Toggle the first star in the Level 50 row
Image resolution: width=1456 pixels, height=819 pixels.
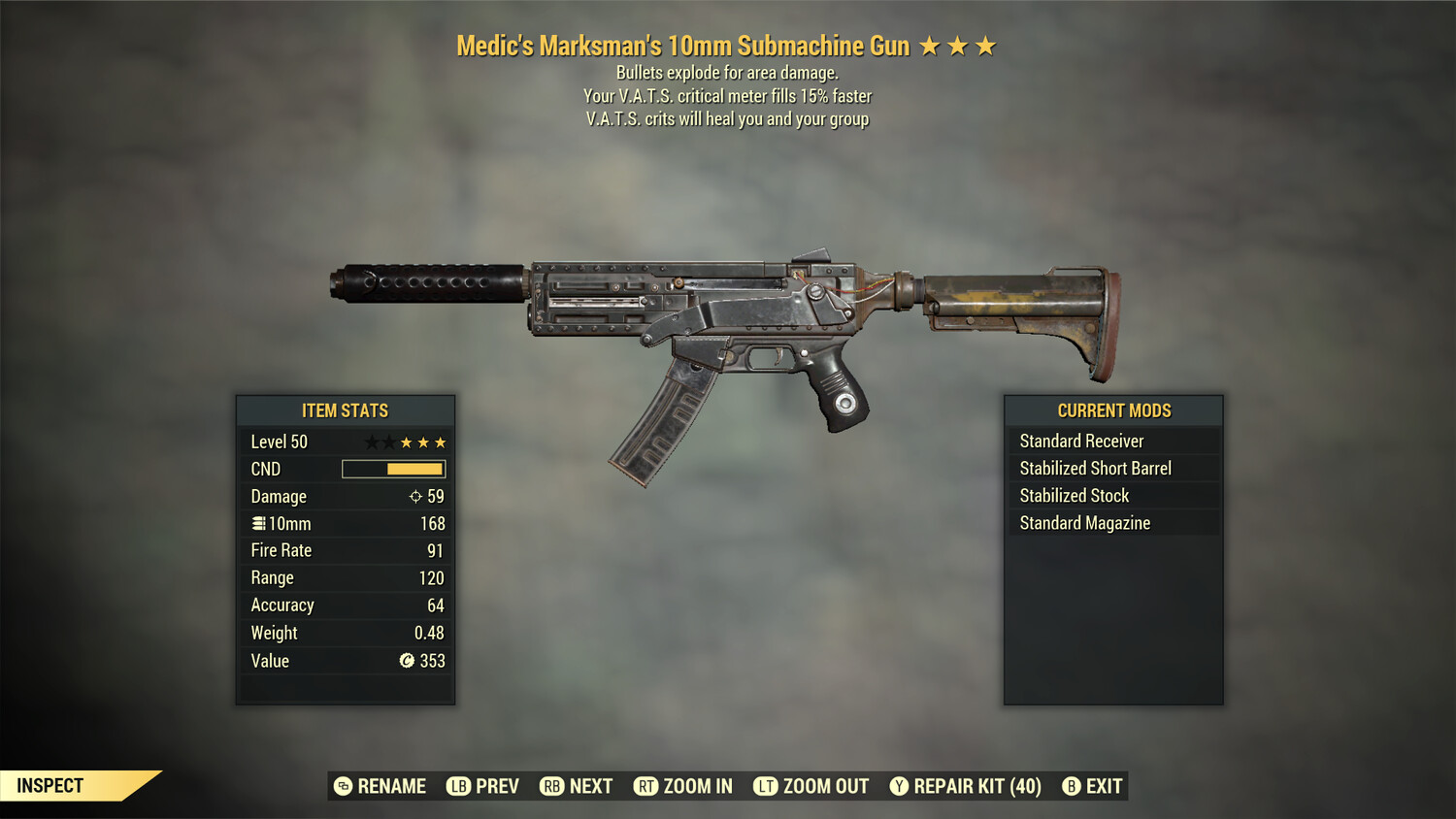coord(370,442)
